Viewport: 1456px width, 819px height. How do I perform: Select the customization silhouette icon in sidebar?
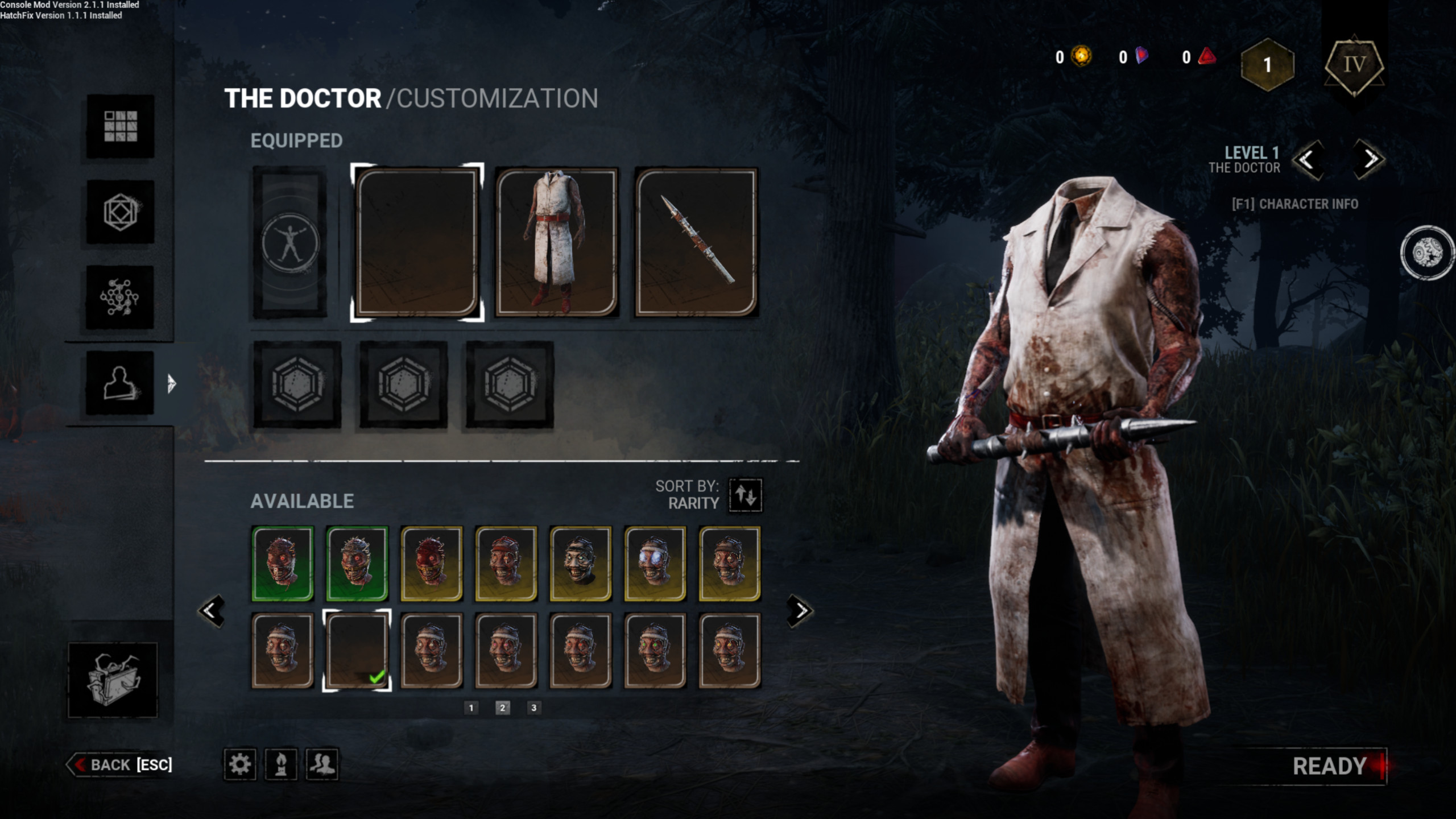tap(119, 381)
